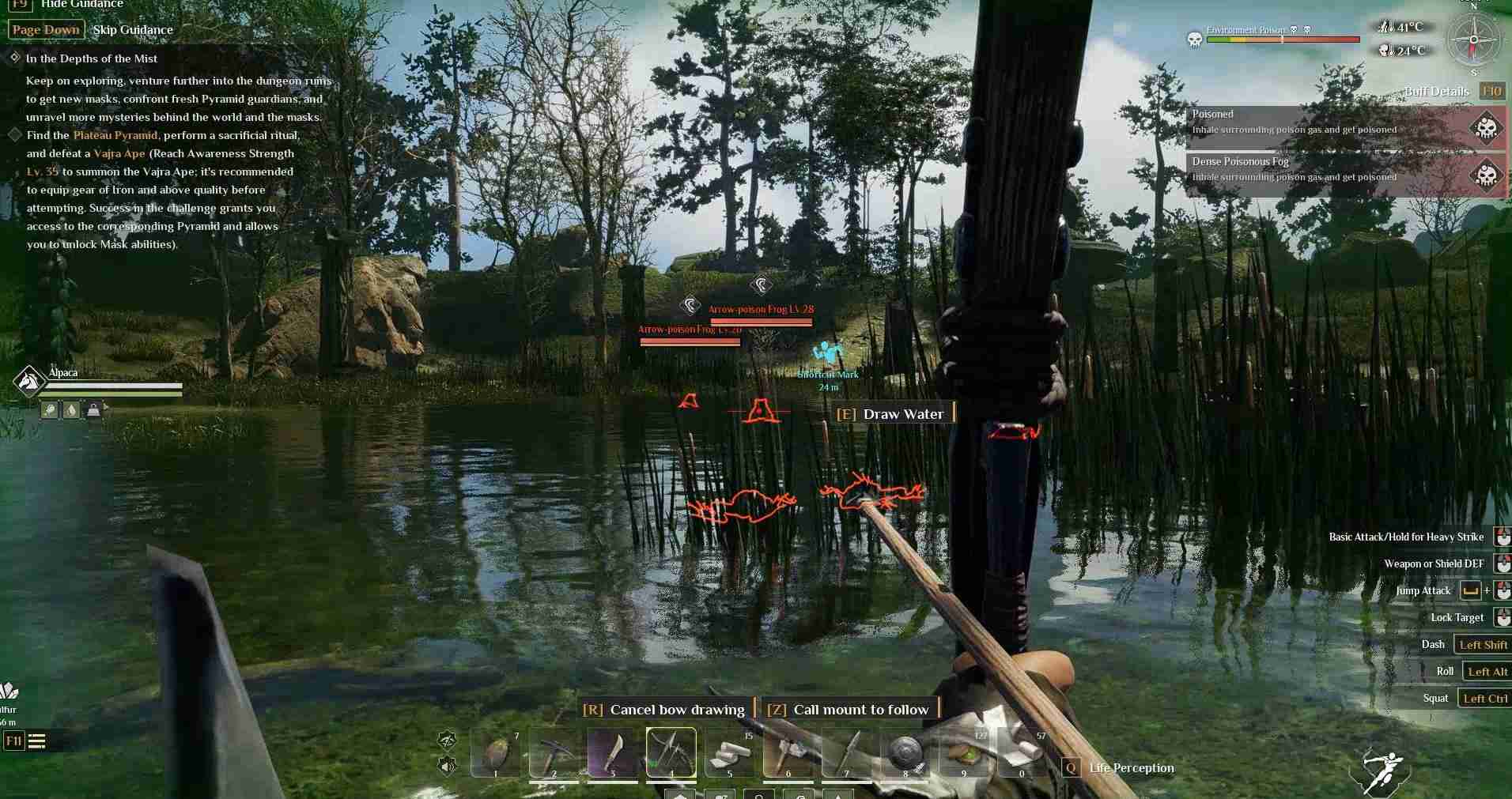Click the Plateau Pyramid quest link

click(115, 135)
